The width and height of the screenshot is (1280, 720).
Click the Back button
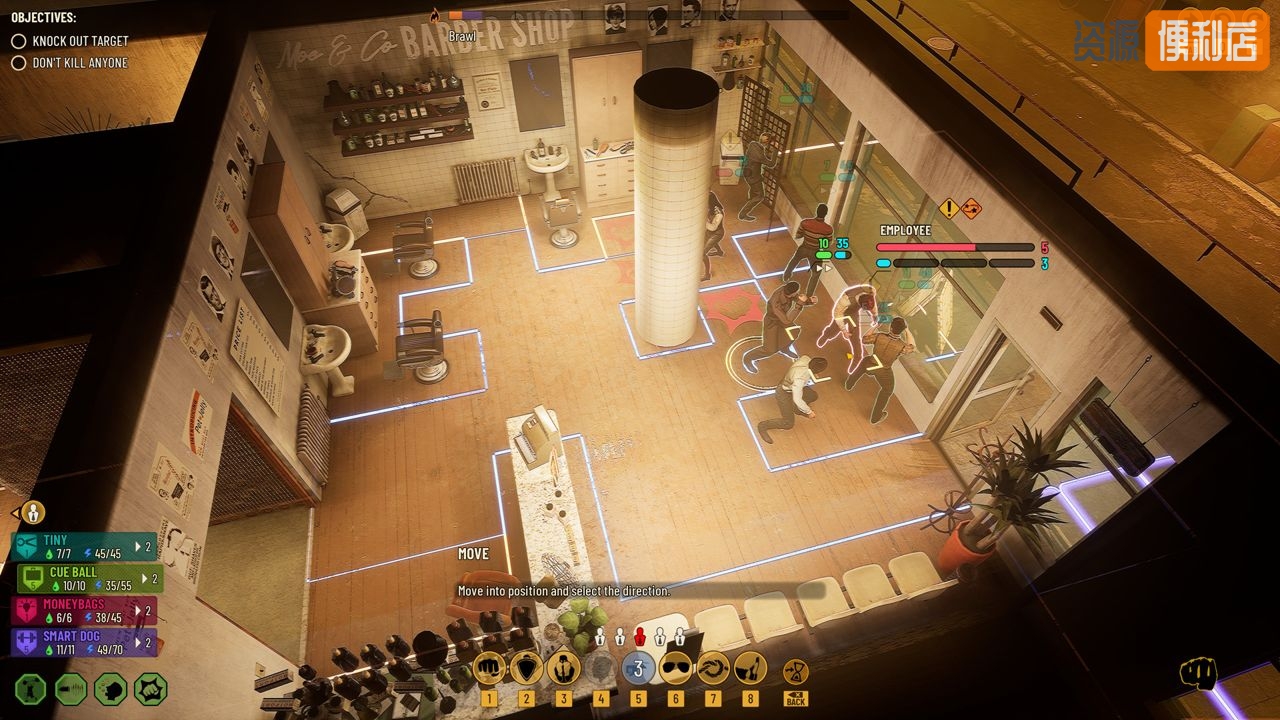(x=796, y=698)
